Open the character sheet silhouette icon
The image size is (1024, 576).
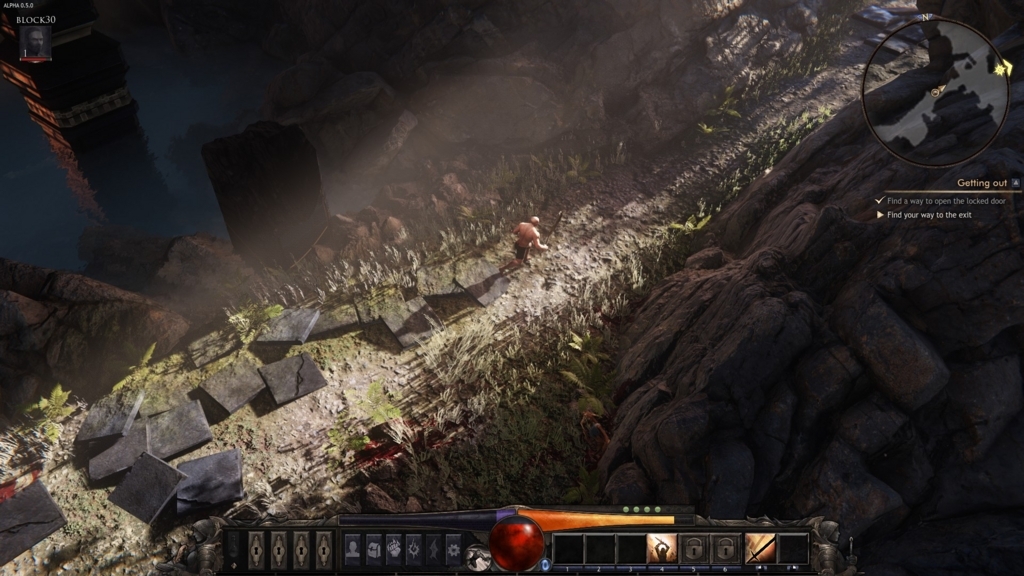(352, 548)
